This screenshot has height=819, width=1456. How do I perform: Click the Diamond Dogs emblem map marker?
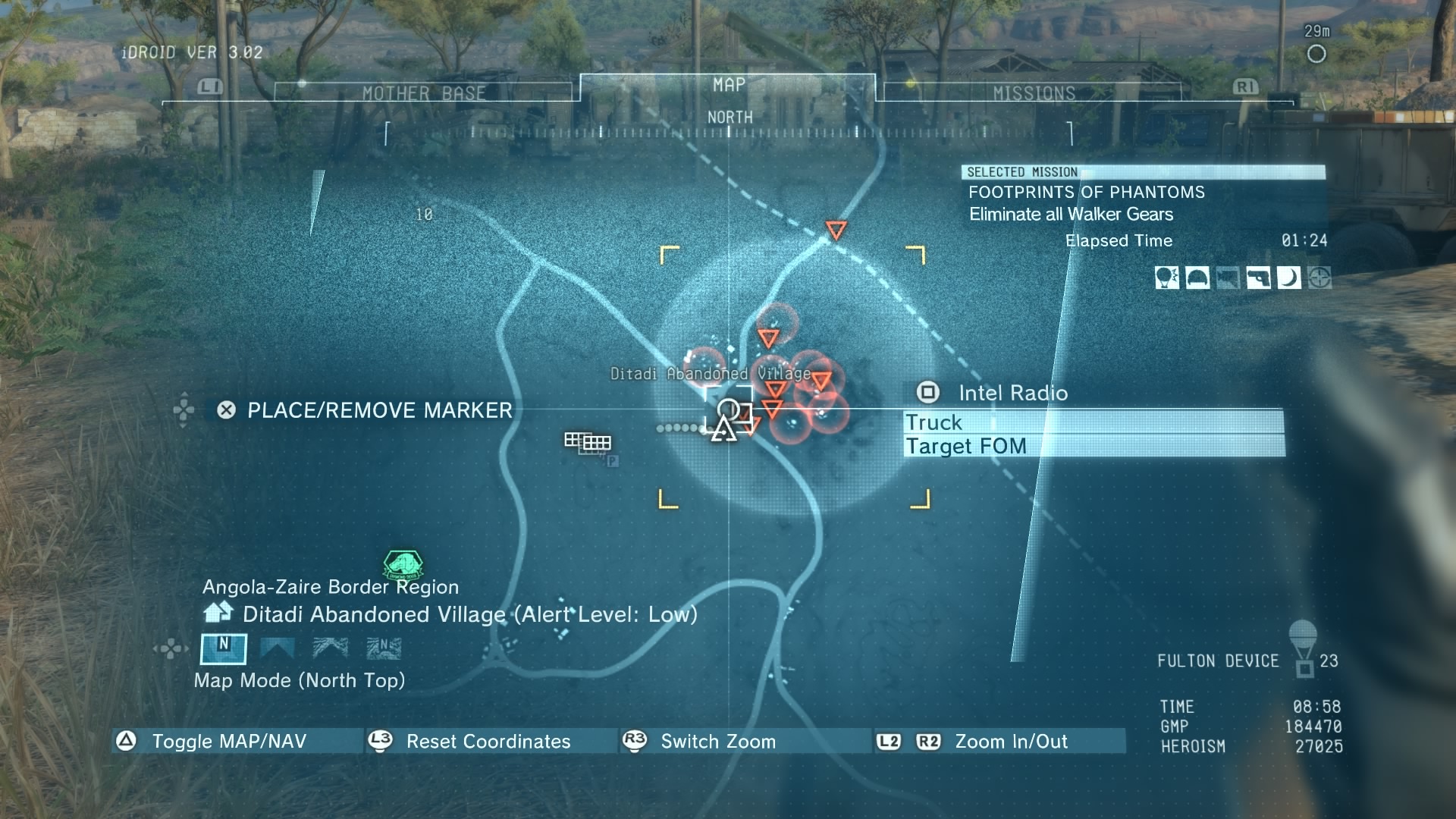[x=403, y=565]
